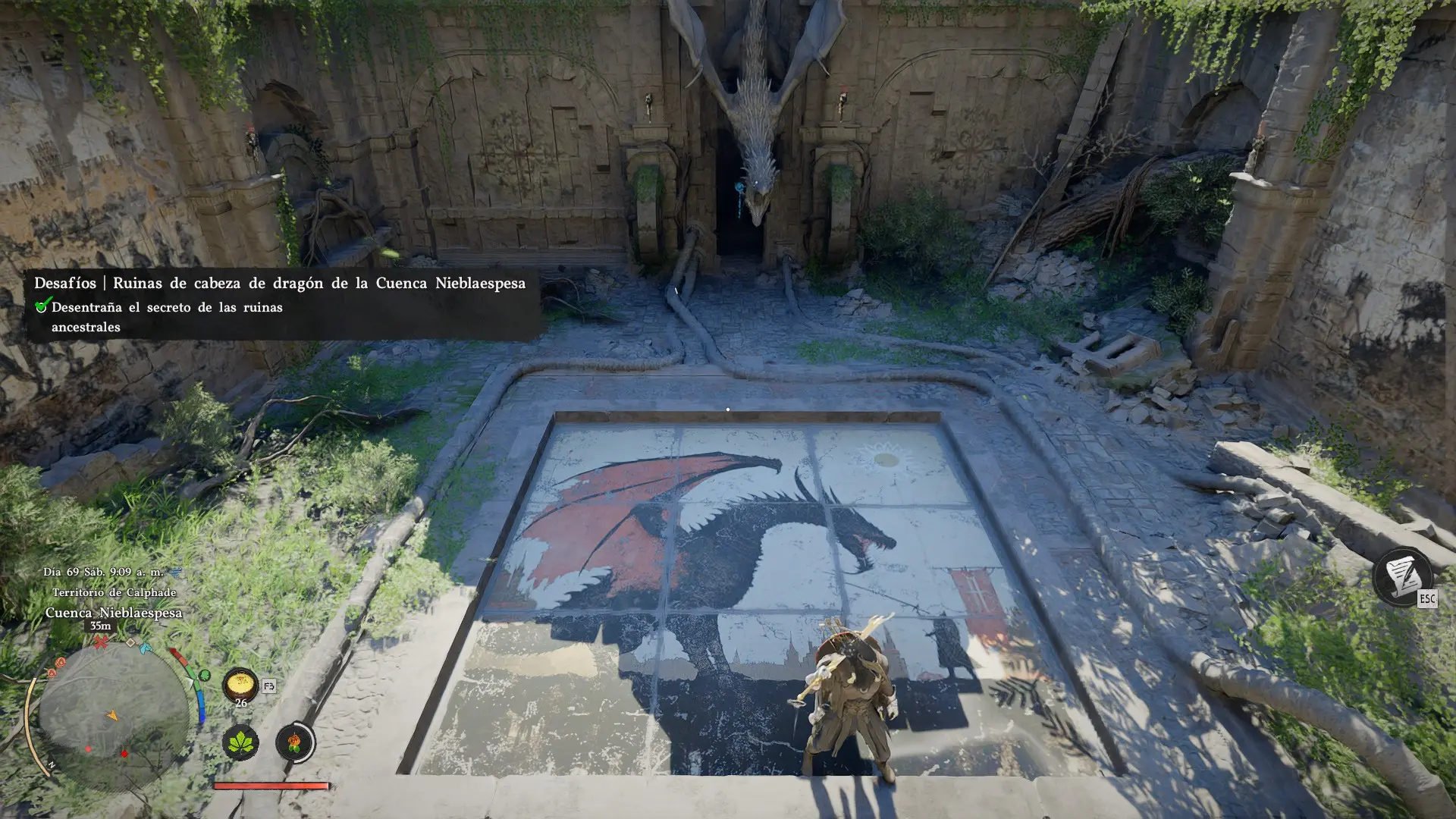Click the red X marker above the minimap

[100, 642]
